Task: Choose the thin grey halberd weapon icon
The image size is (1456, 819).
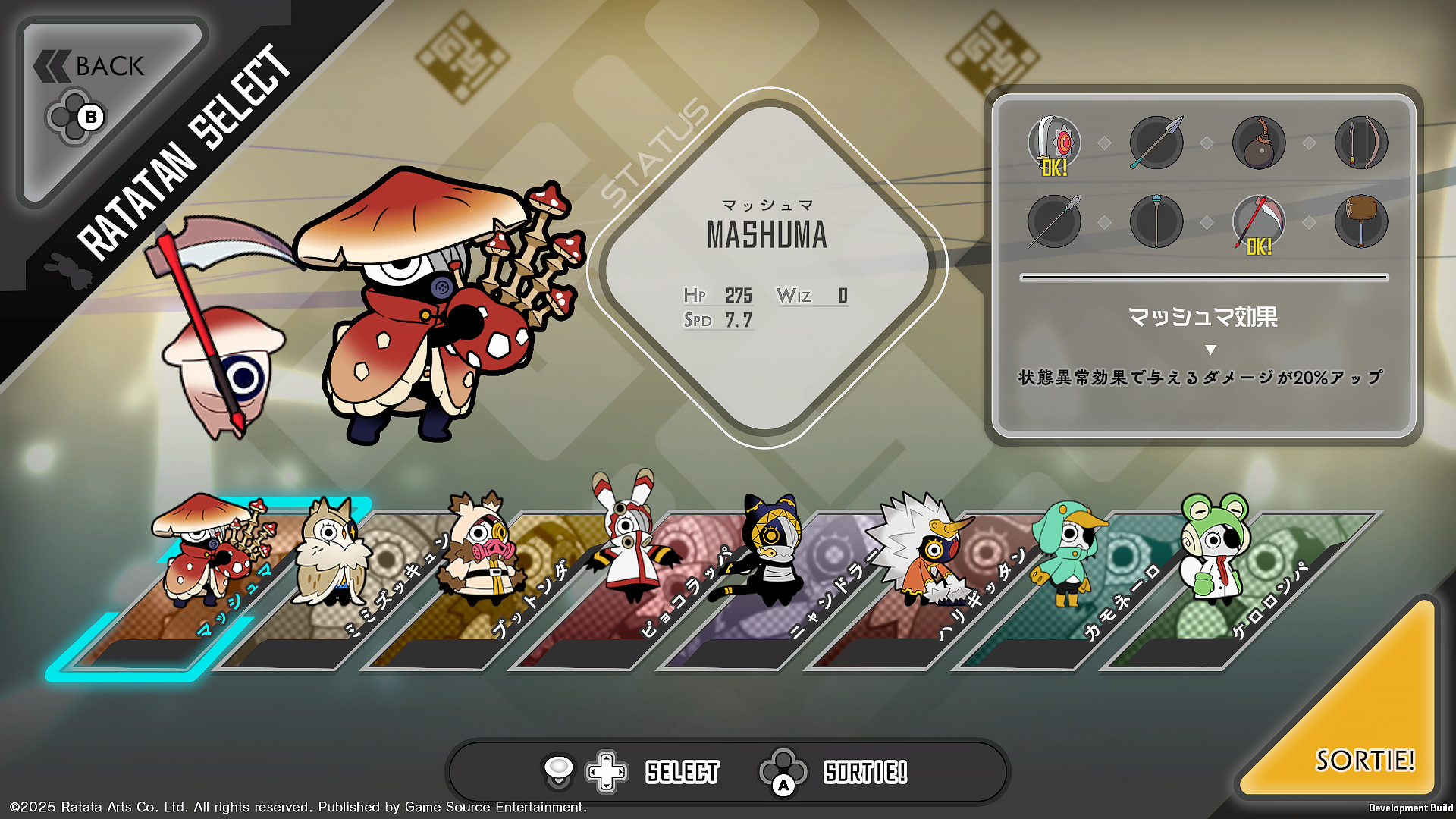Action: click(x=1054, y=222)
